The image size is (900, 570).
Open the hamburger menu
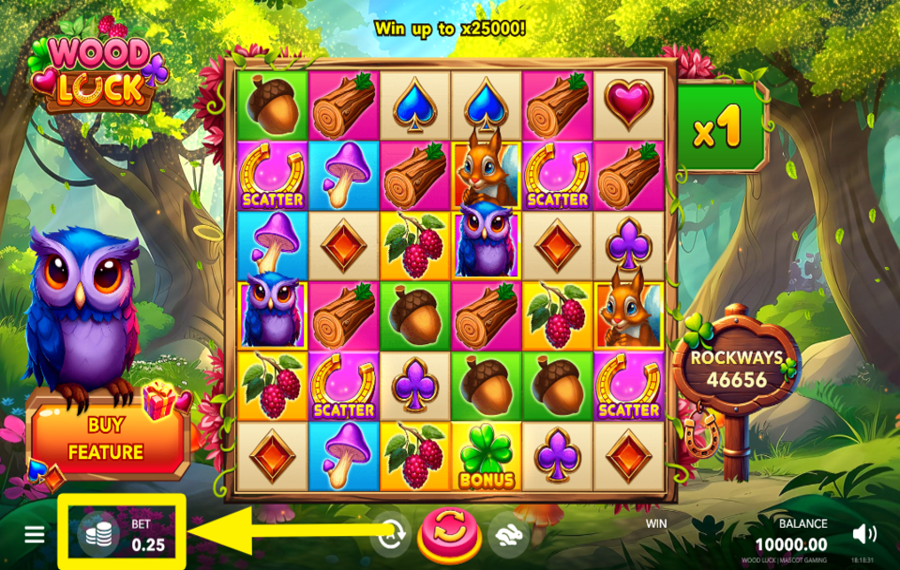pos(35,534)
